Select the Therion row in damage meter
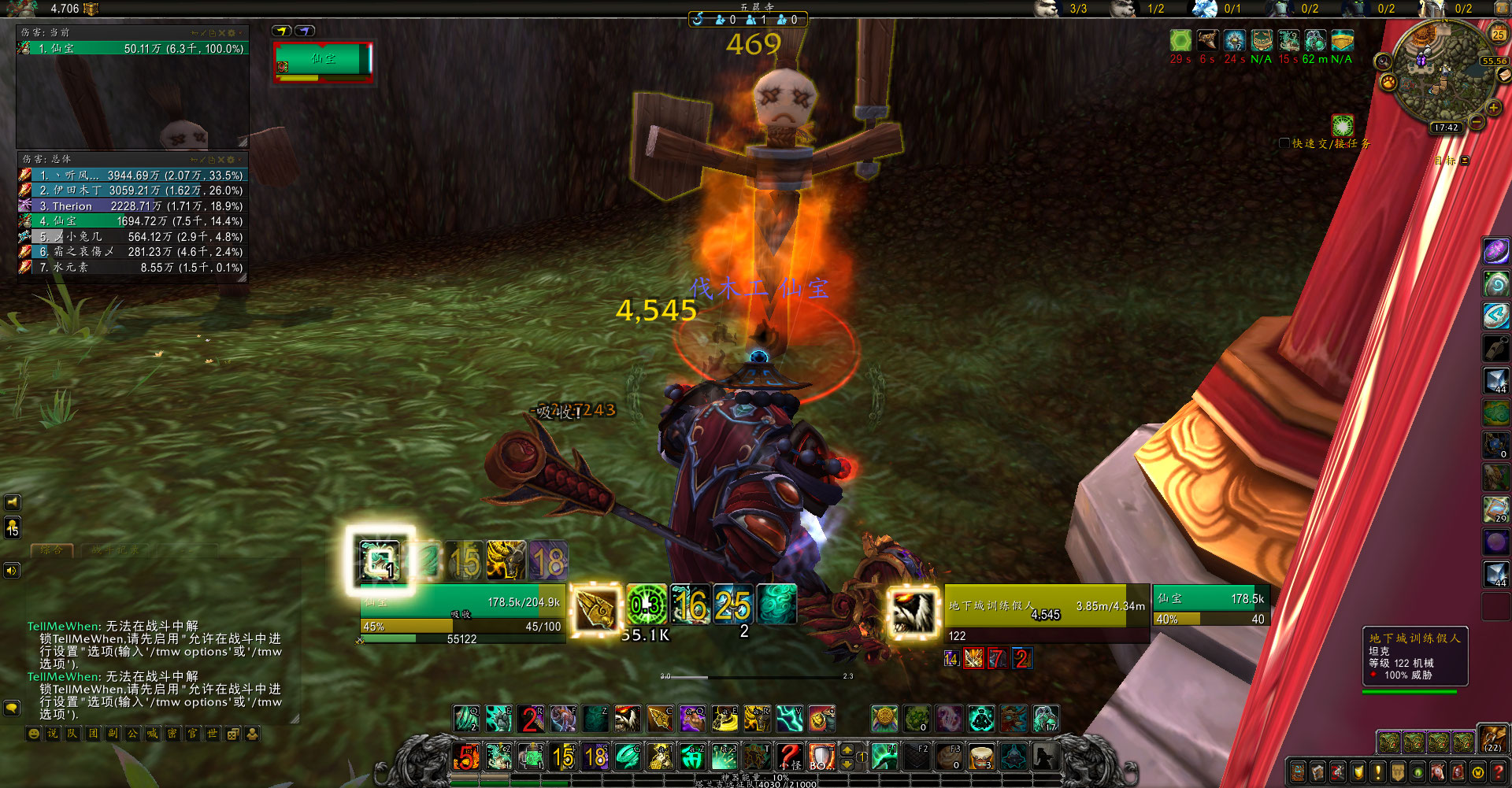 pyautogui.click(x=132, y=206)
